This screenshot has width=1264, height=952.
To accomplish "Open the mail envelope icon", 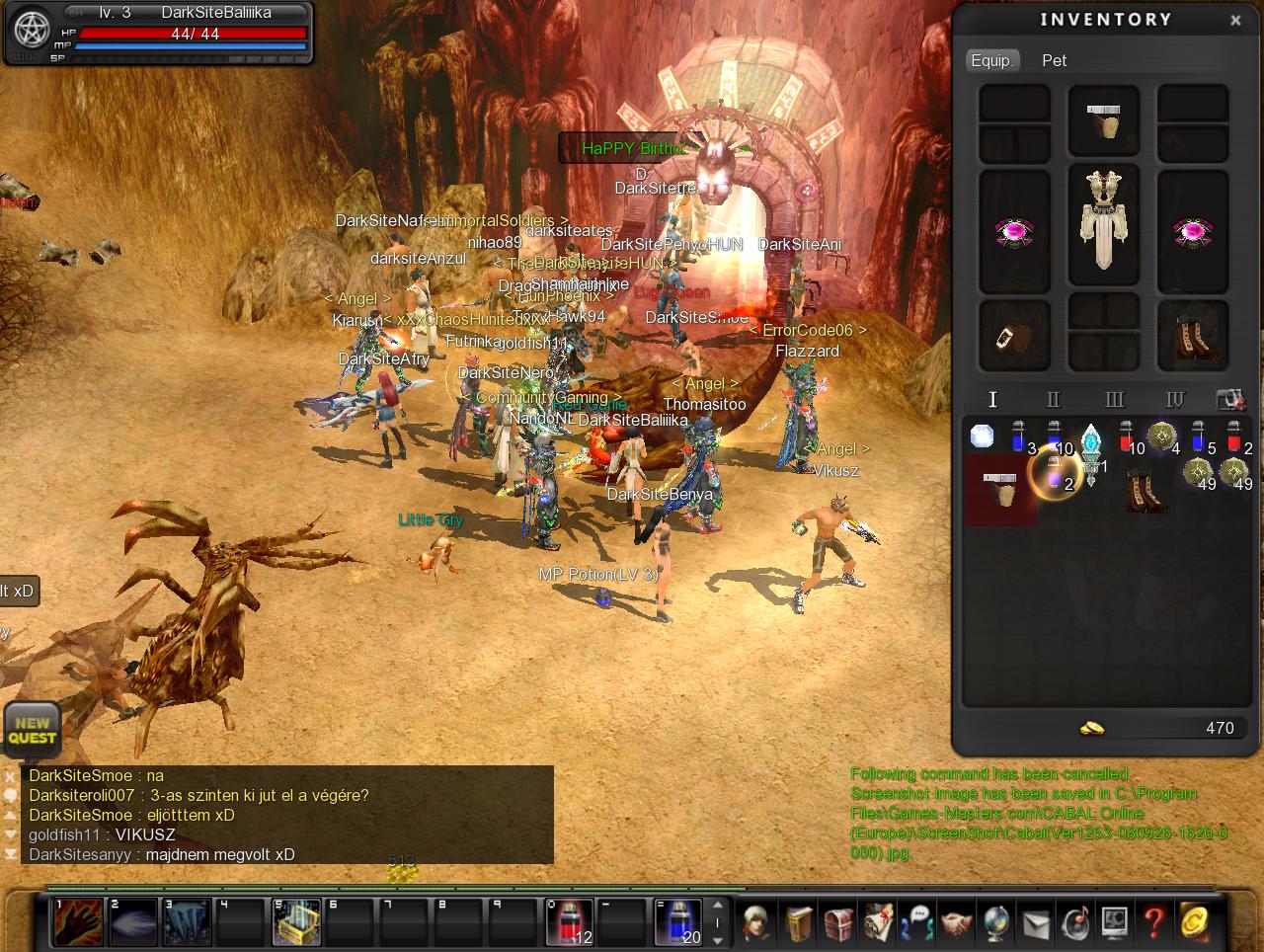I will click(1036, 923).
